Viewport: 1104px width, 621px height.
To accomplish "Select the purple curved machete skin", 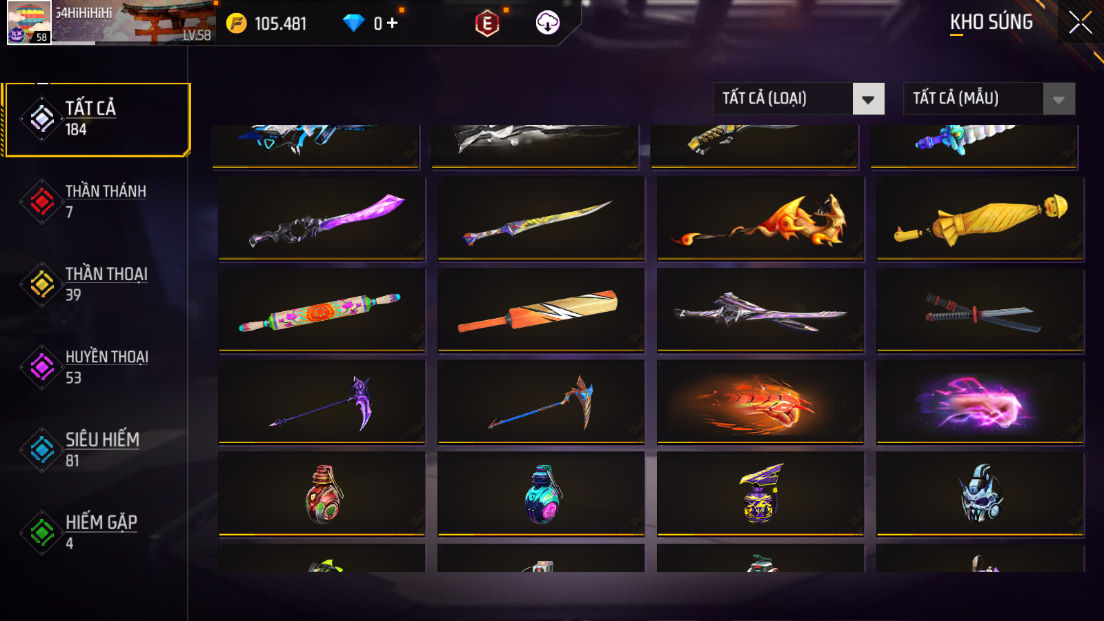I will 322,219.
